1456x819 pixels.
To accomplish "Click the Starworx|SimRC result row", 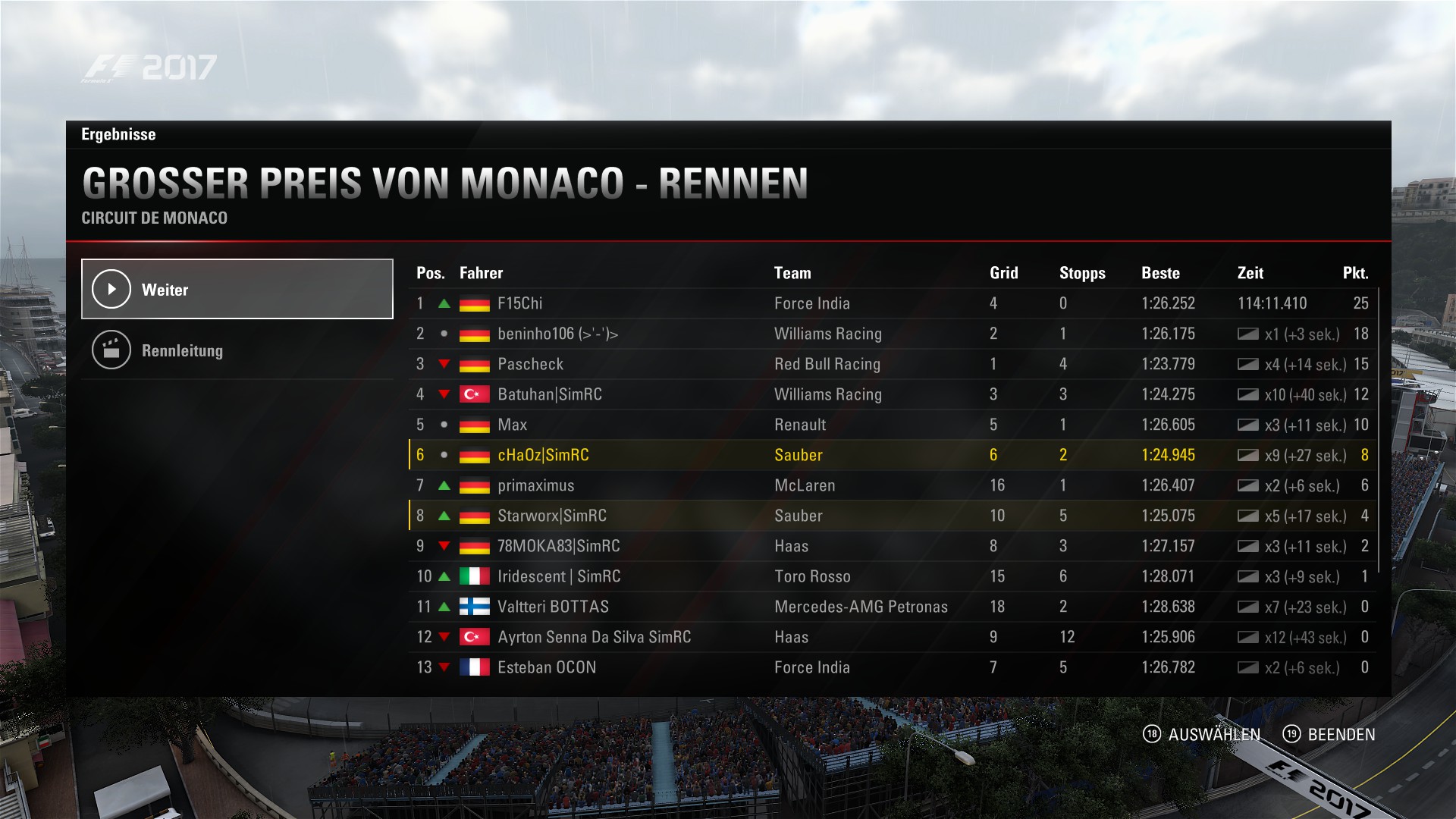I will coord(892,516).
